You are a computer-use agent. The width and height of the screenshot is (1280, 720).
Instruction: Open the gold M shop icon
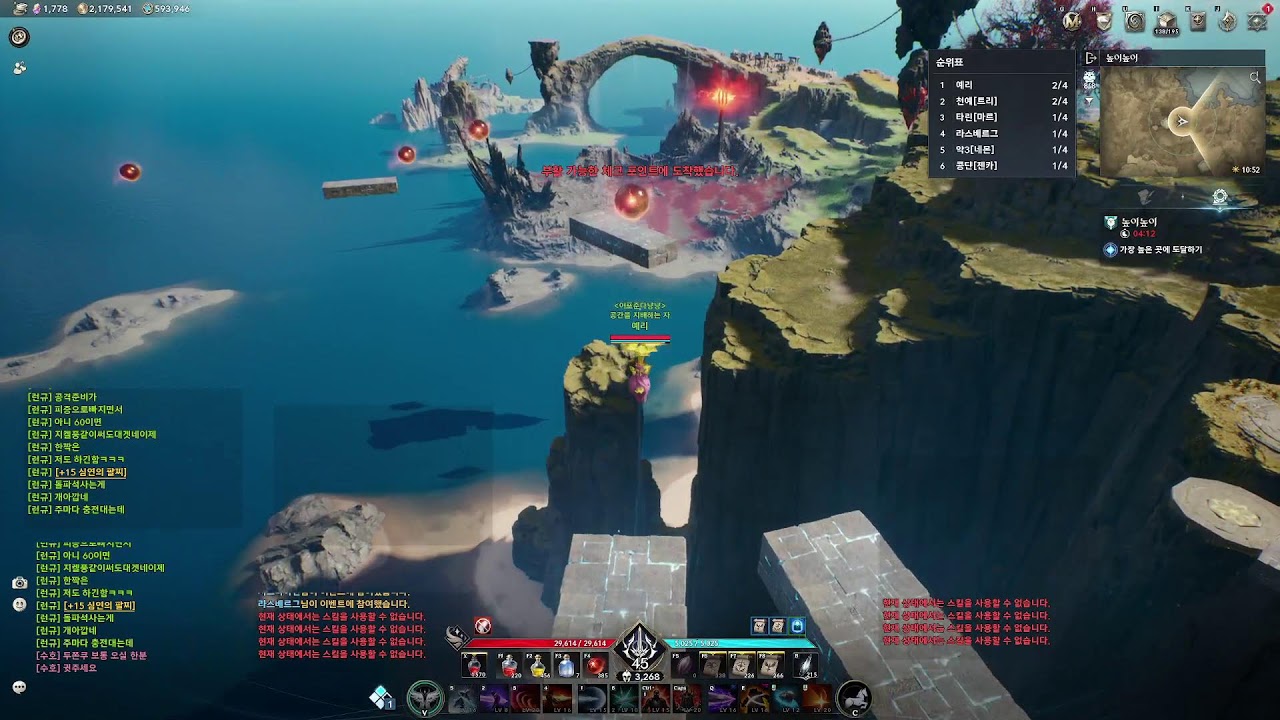pyautogui.click(x=1072, y=20)
